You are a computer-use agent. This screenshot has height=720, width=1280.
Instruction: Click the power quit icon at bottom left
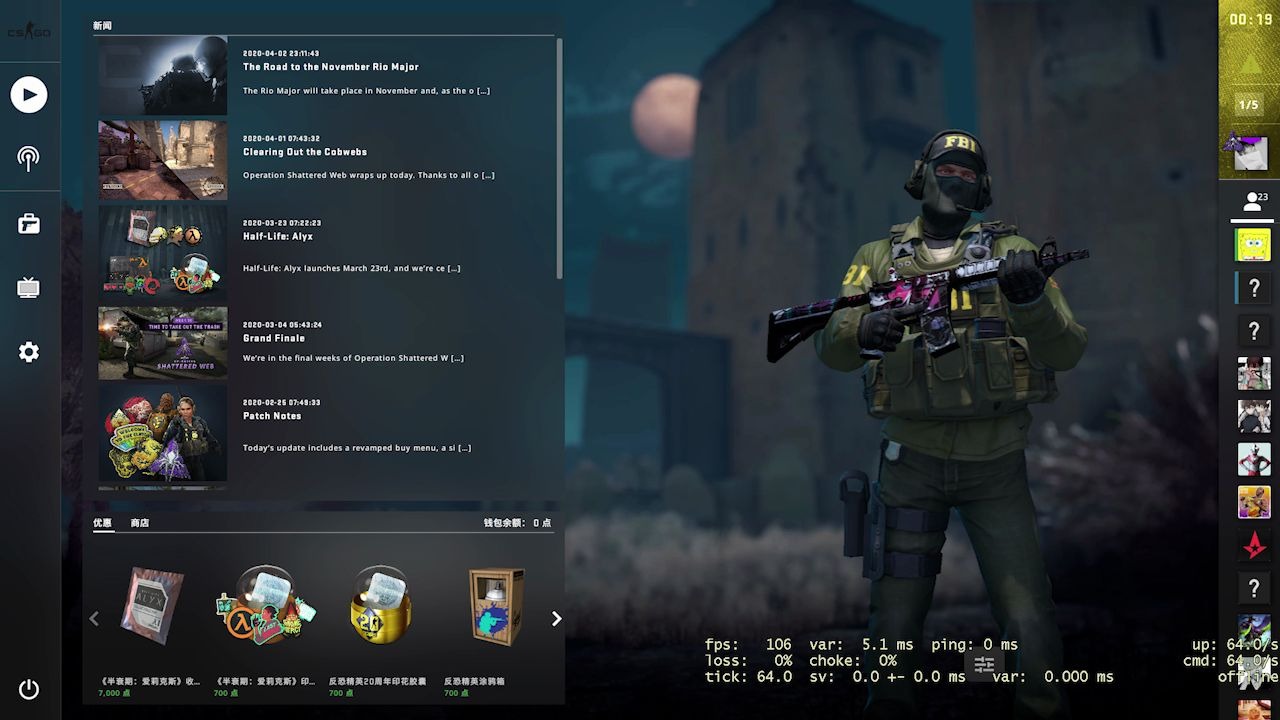[29, 689]
